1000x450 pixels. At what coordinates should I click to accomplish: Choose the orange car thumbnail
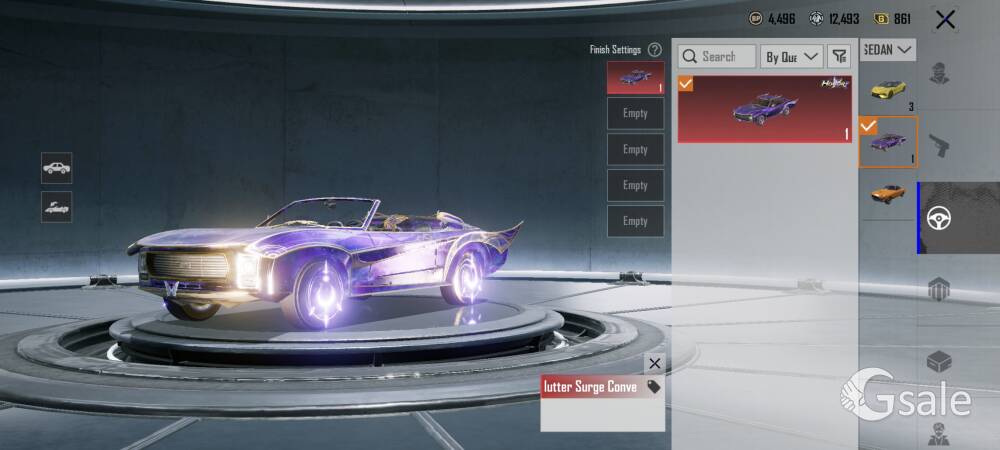point(888,193)
